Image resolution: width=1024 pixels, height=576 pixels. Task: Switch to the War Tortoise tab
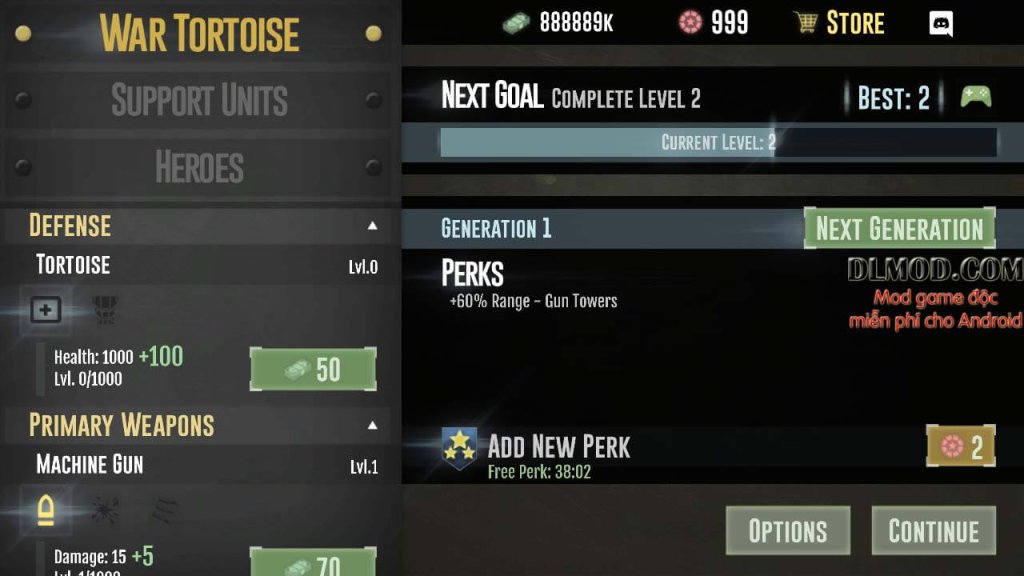coord(199,34)
